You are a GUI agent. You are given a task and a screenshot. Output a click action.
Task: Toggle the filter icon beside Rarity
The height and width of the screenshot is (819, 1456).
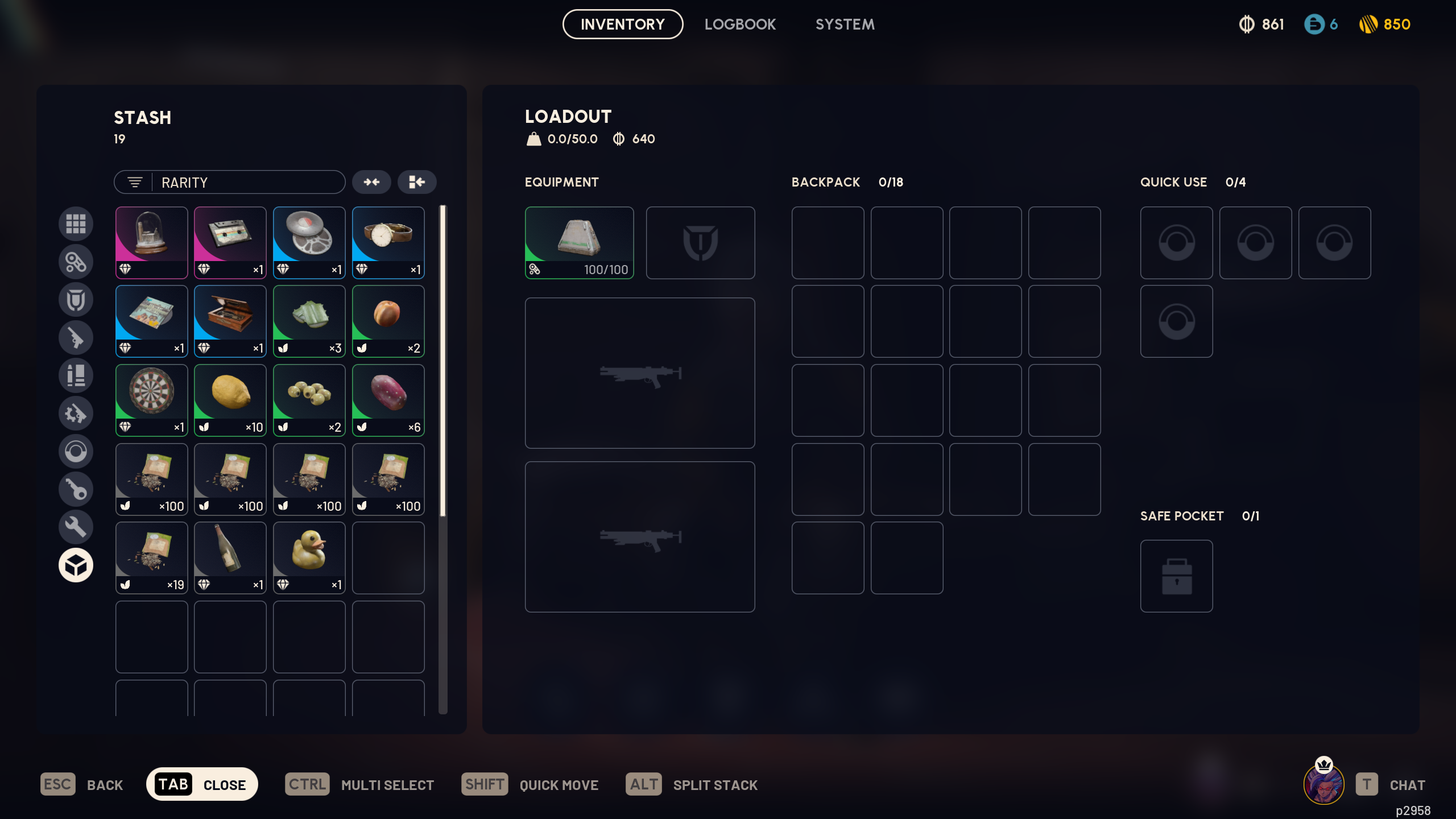coord(134,182)
